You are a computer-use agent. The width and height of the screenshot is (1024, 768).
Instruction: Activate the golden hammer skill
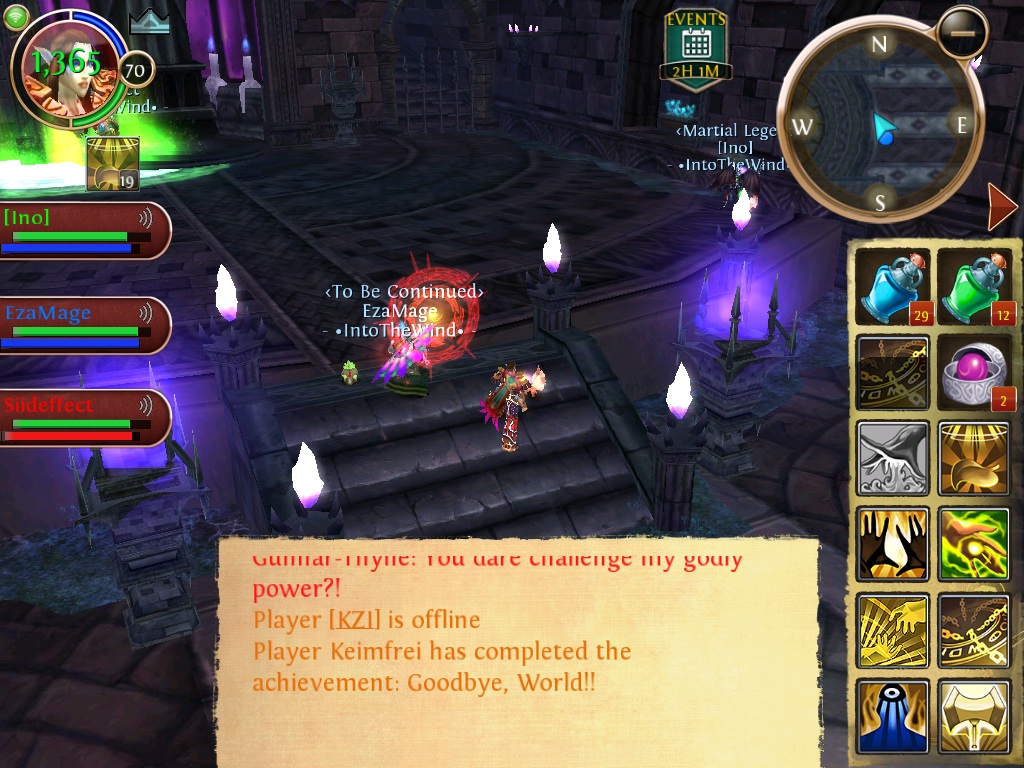[975, 716]
